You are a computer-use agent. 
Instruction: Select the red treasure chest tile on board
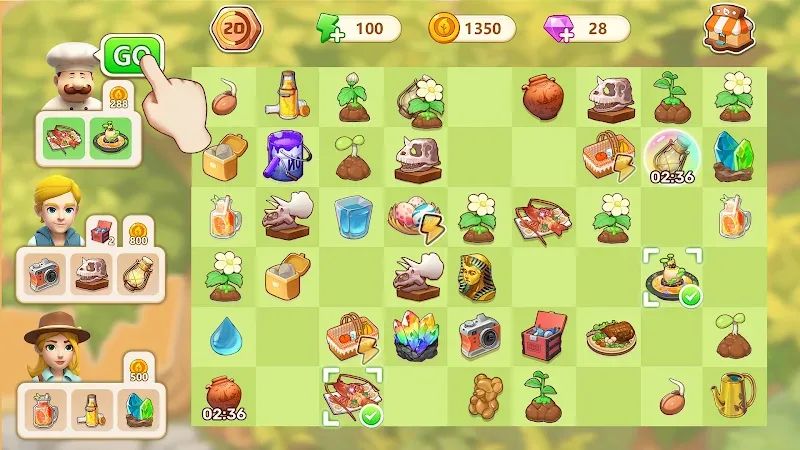(543, 336)
